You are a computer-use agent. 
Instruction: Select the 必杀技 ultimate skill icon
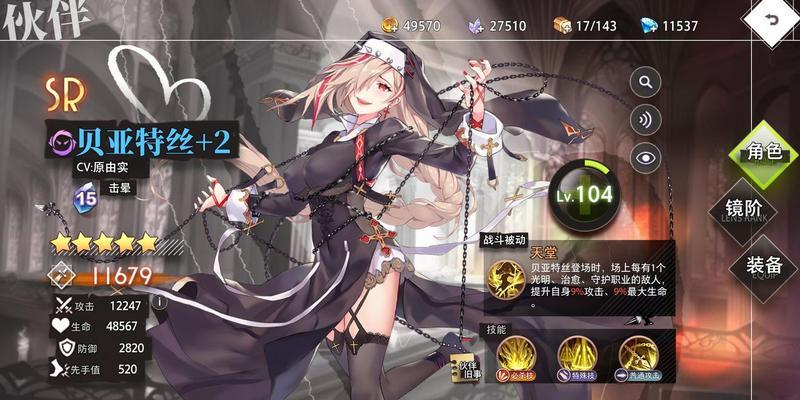click(518, 355)
